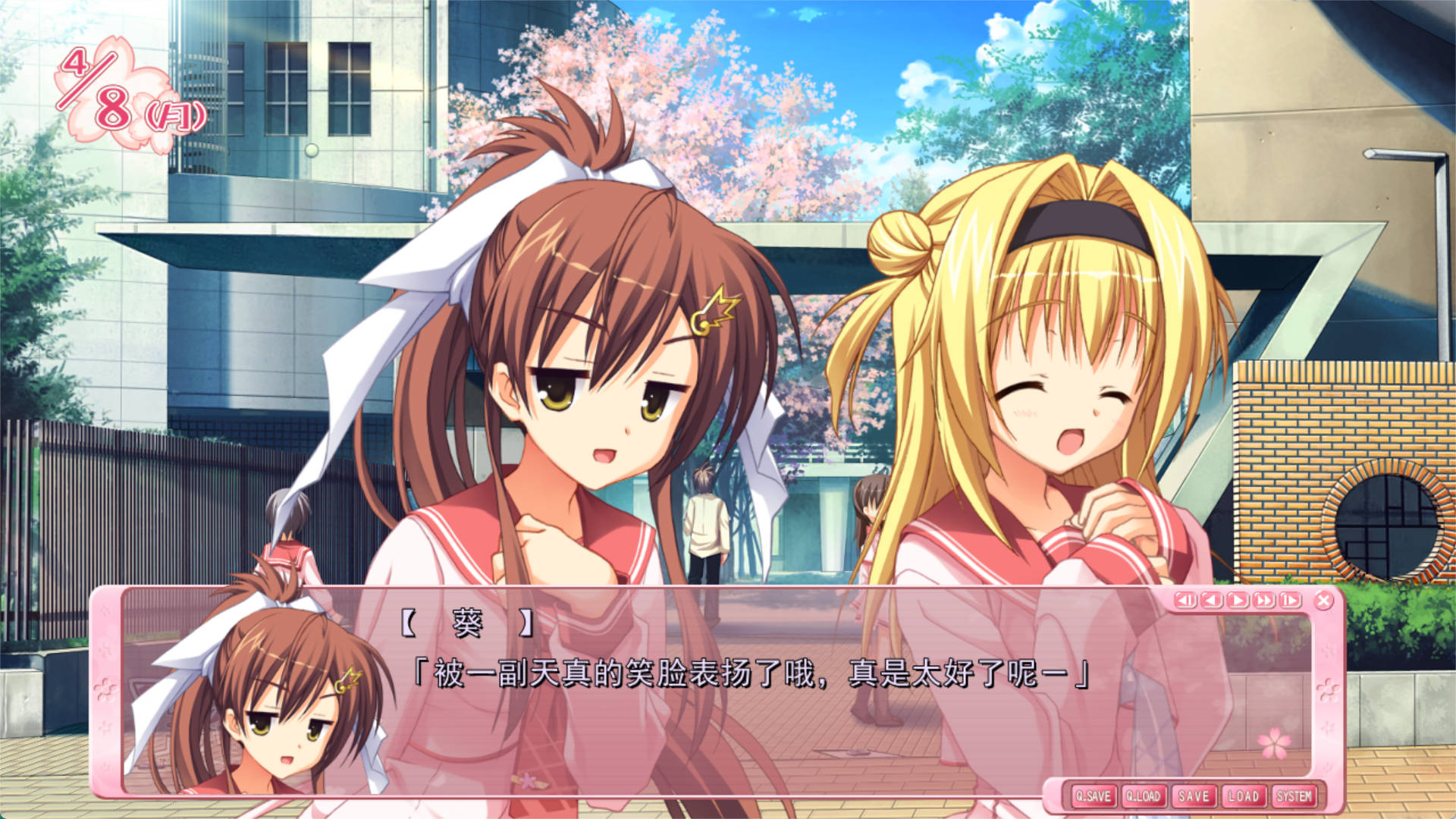Start auto-play with the single right arrow

pos(1238,601)
